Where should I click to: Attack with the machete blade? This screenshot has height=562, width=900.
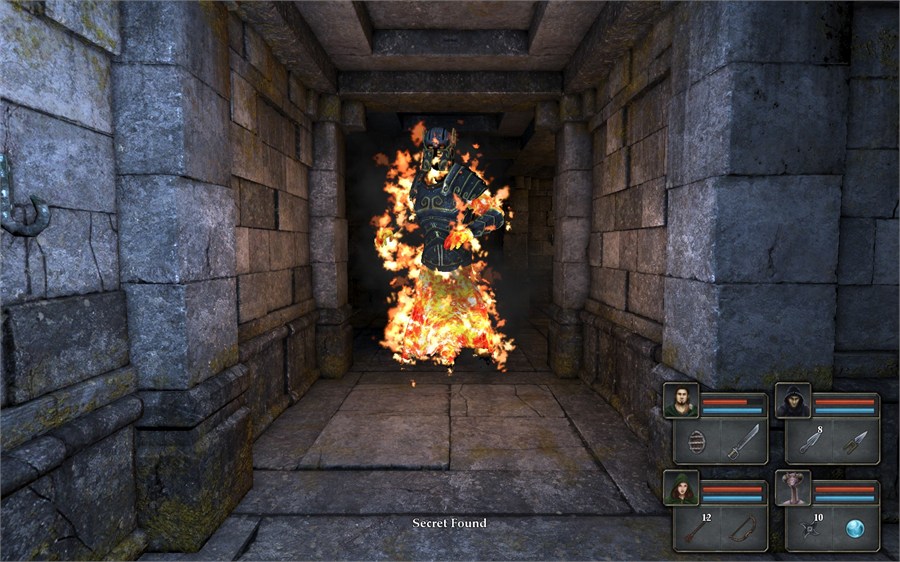pyautogui.click(x=743, y=441)
